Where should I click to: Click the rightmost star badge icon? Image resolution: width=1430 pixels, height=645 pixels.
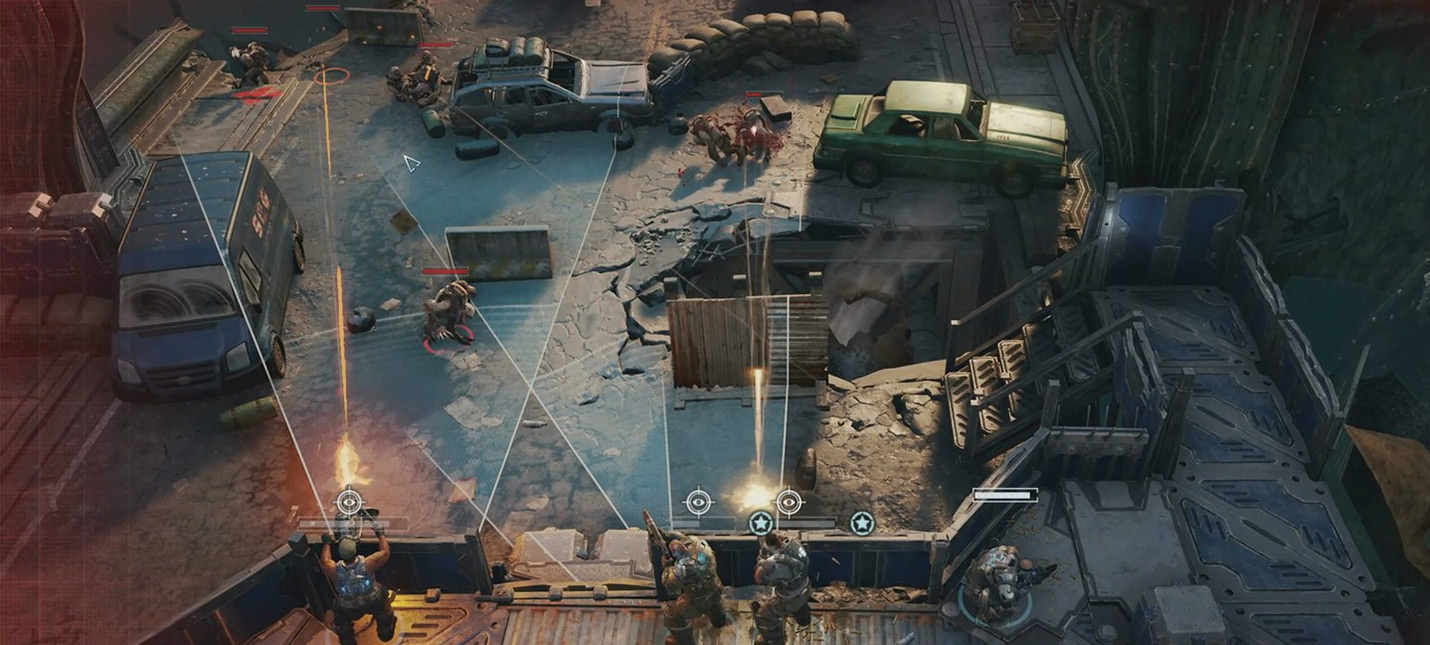[x=862, y=522]
